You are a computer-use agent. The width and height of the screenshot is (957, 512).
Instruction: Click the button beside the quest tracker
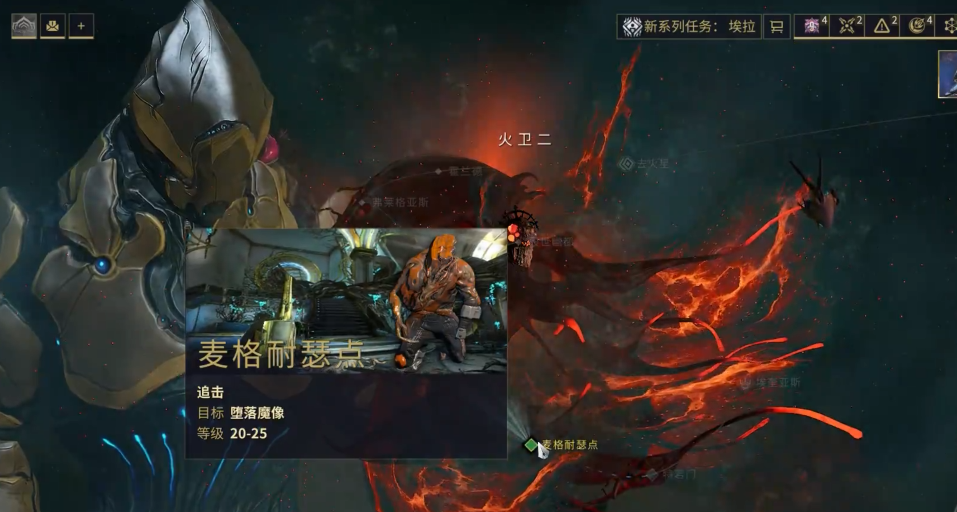[776, 27]
